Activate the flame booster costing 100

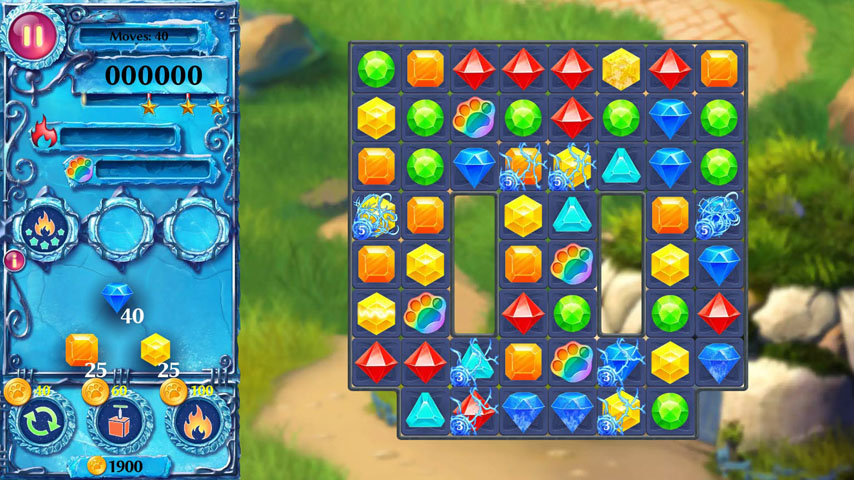pyautogui.click(x=197, y=422)
